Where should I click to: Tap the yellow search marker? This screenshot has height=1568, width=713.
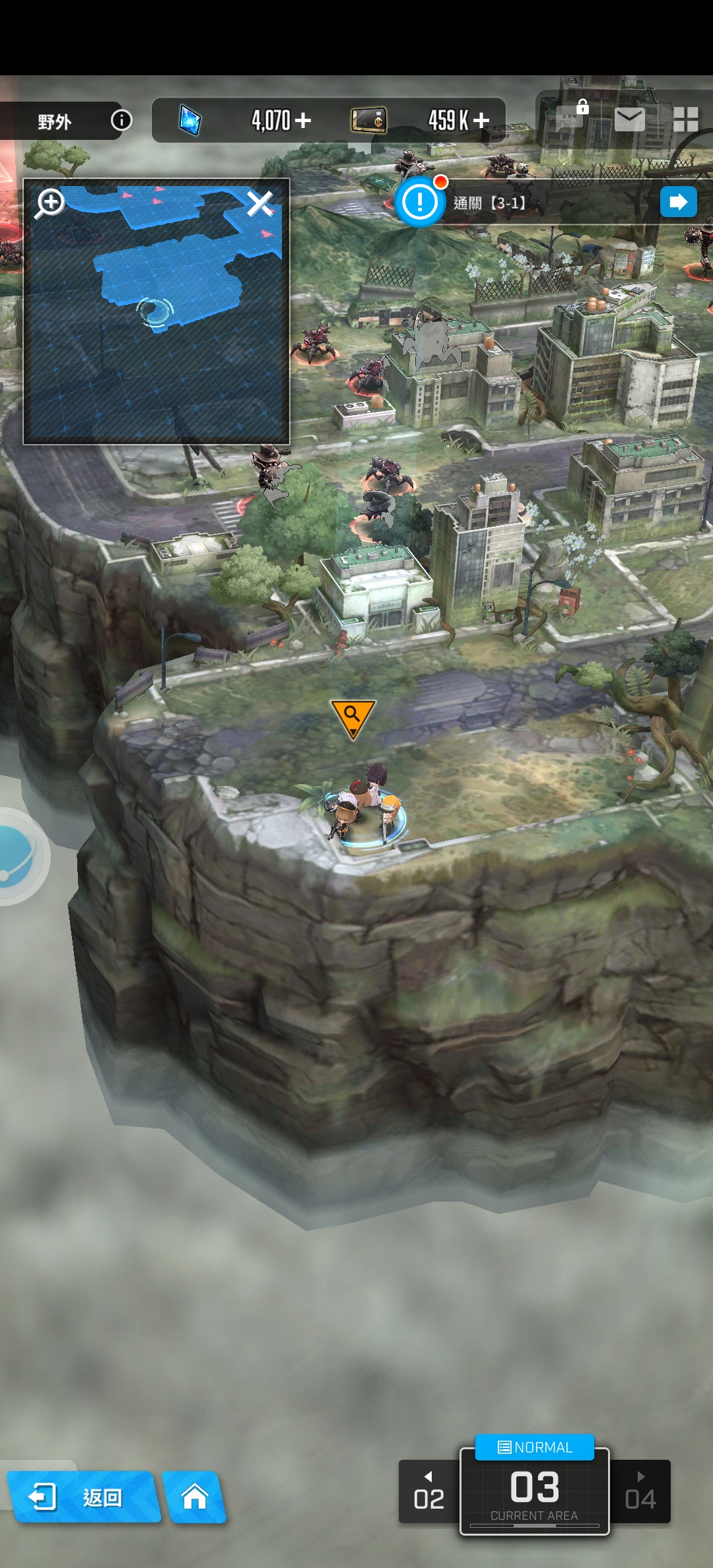pyautogui.click(x=353, y=717)
